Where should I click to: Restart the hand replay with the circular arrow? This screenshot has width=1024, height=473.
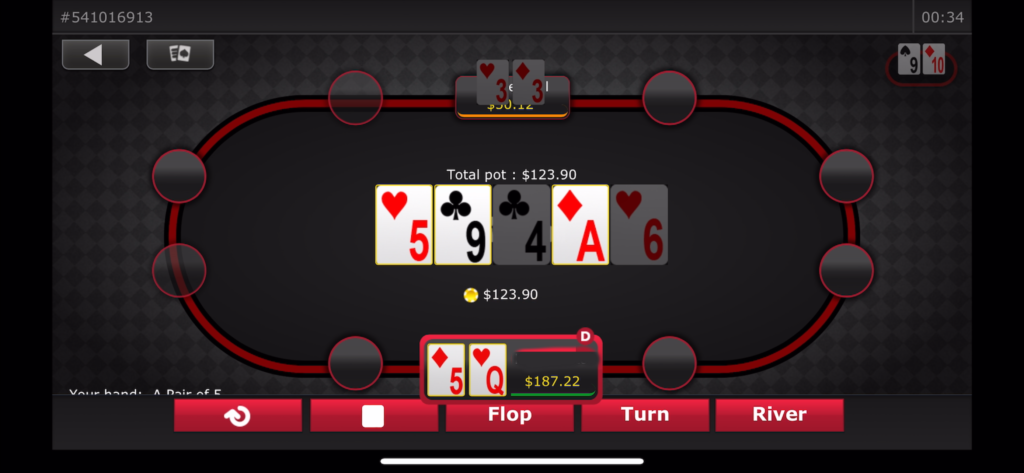tap(238, 415)
